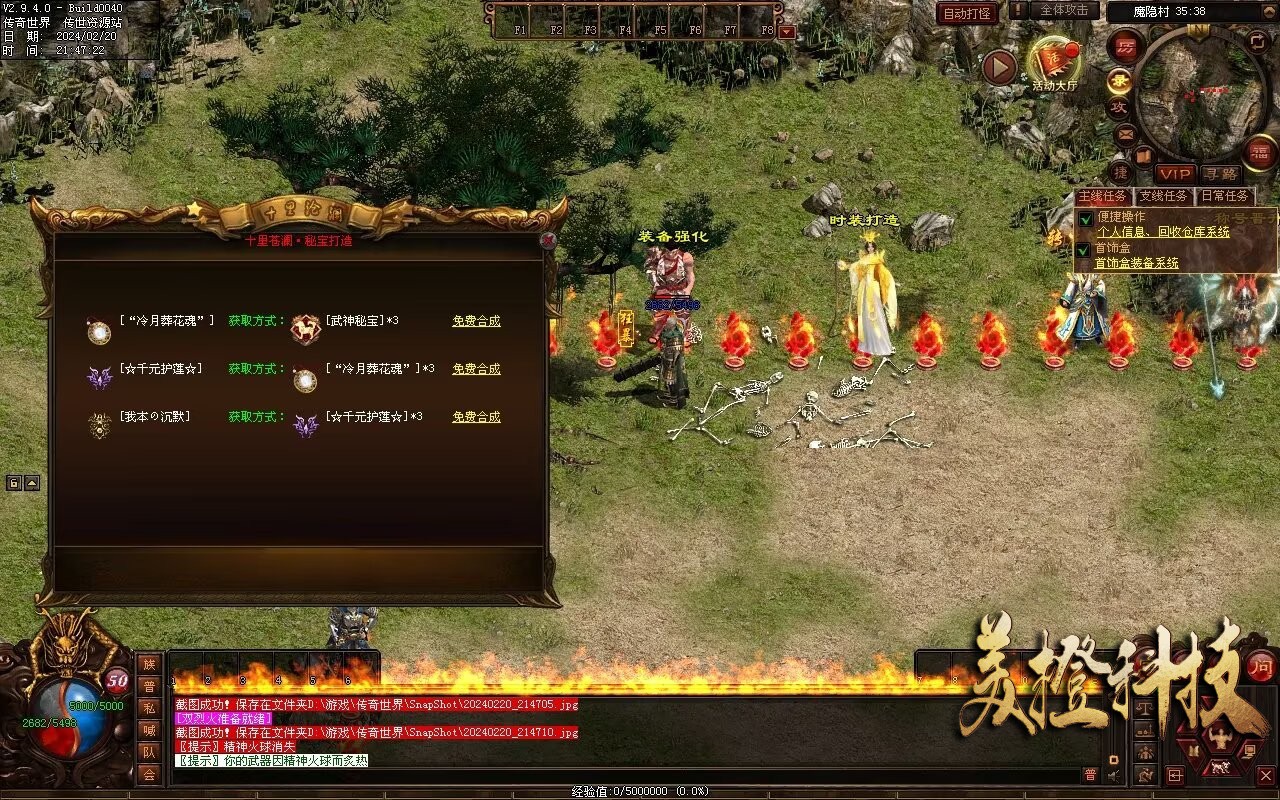The width and height of the screenshot is (1280, 800).
Task: Click 免费合成 for the 千元护莲 recipe row
Action: click(476, 369)
